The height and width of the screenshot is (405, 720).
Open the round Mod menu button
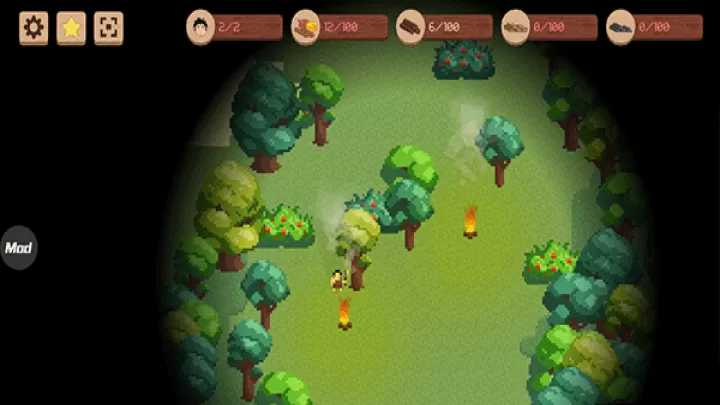(x=18, y=248)
